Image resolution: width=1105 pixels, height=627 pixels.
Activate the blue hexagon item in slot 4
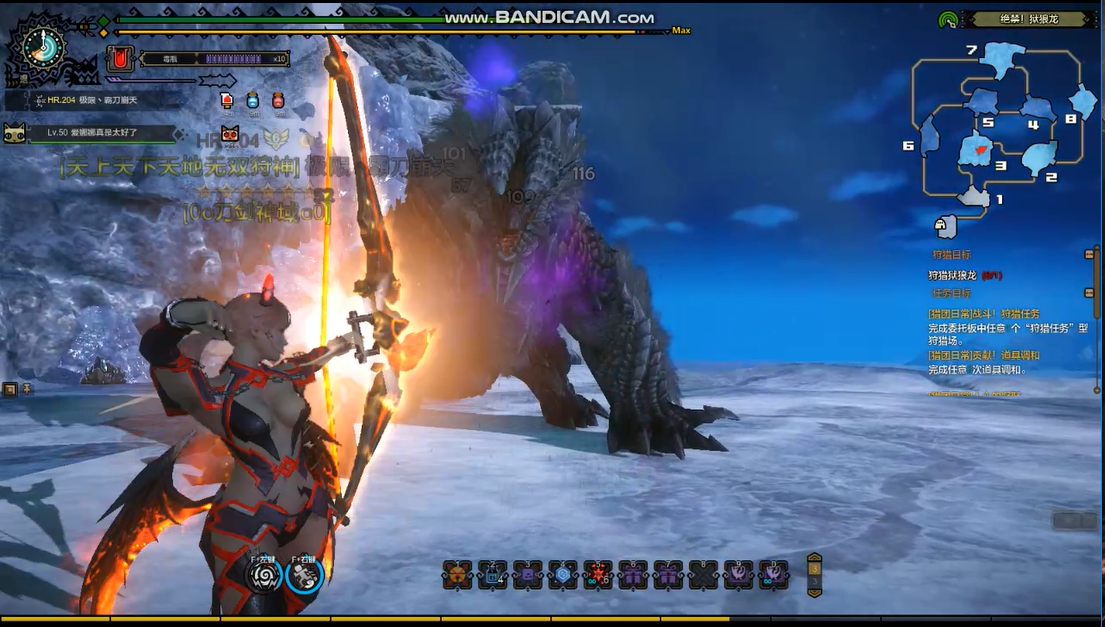563,575
